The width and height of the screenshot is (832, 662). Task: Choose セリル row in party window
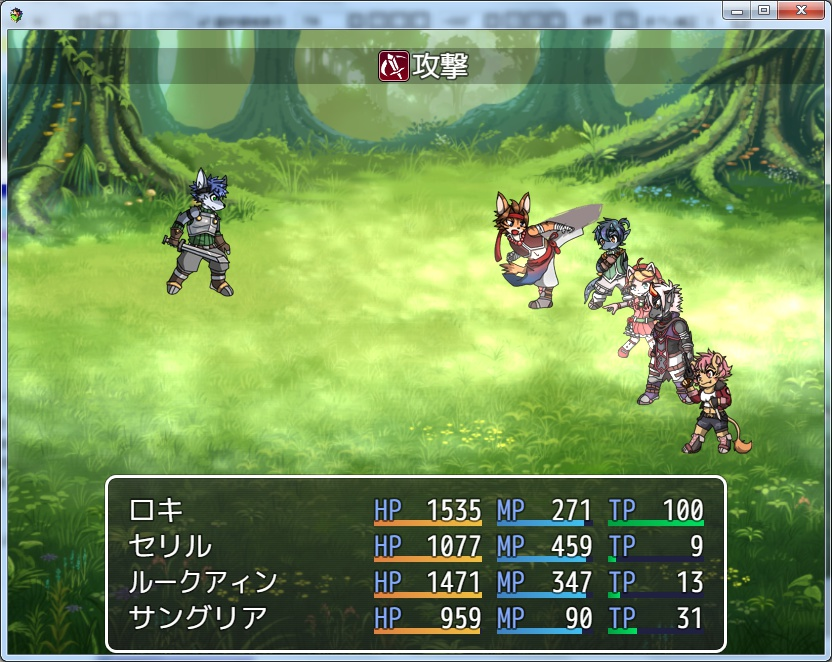pyautogui.click(x=170, y=546)
